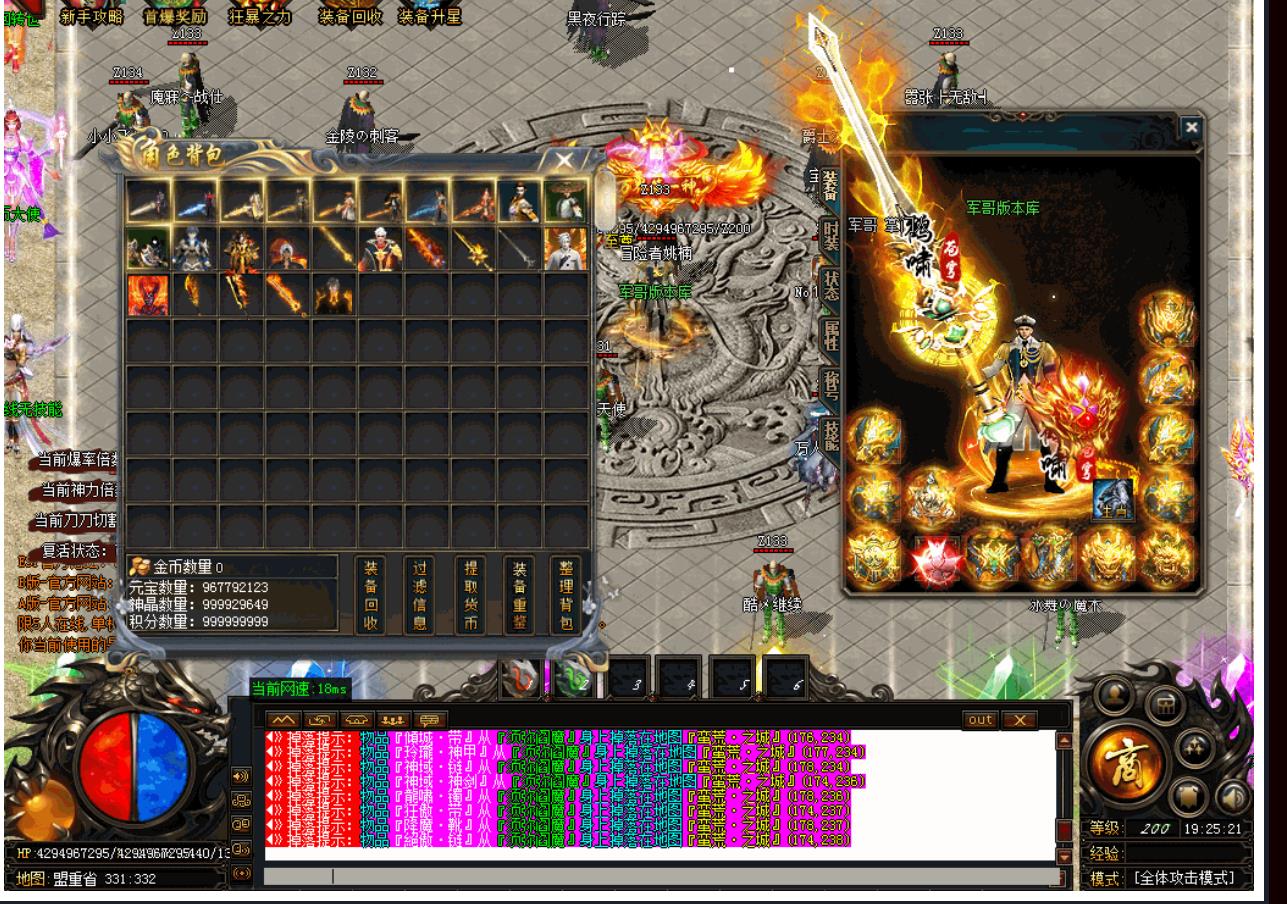Viewport: 1287px width, 904px height.
Task: Open the 新手攻略 beginner guide
Action: [91, 16]
